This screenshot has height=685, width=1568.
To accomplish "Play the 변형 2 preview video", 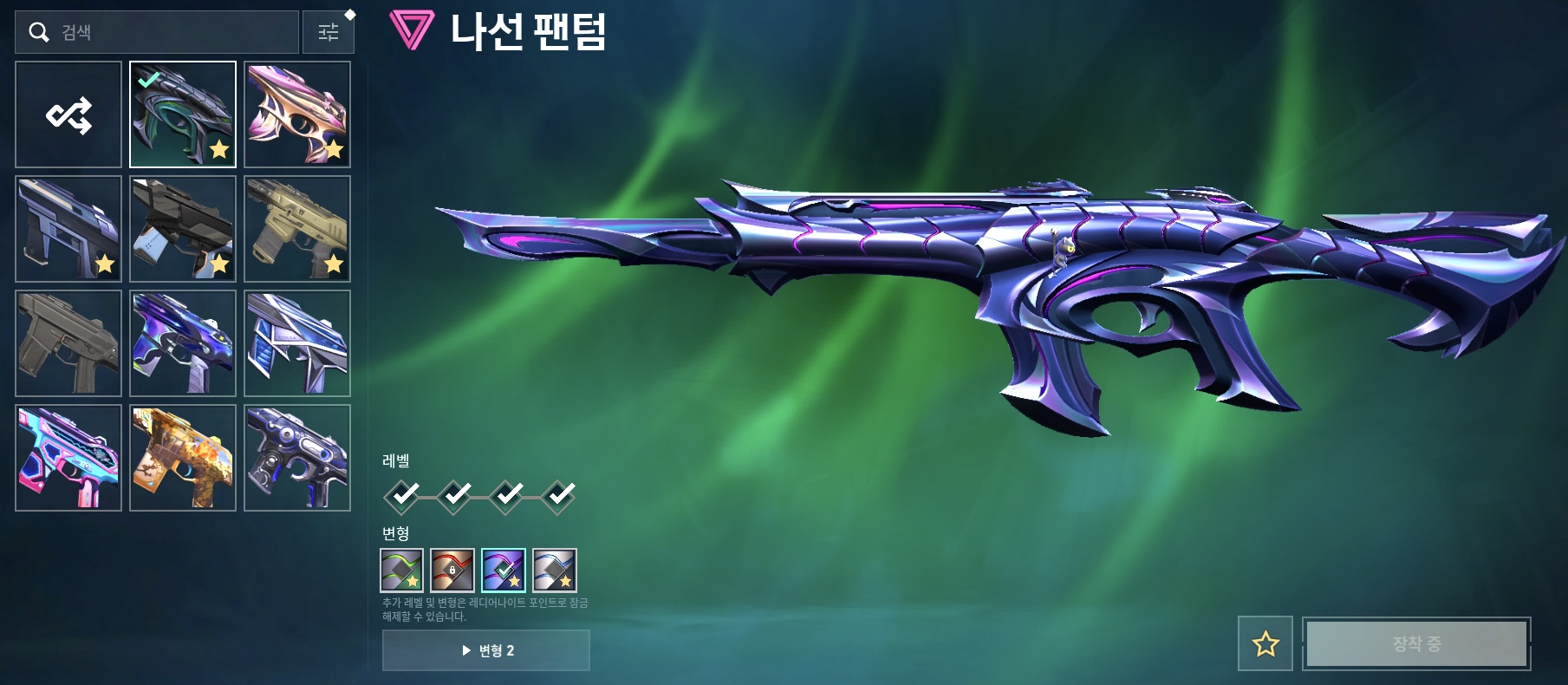I will tap(486, 650).
